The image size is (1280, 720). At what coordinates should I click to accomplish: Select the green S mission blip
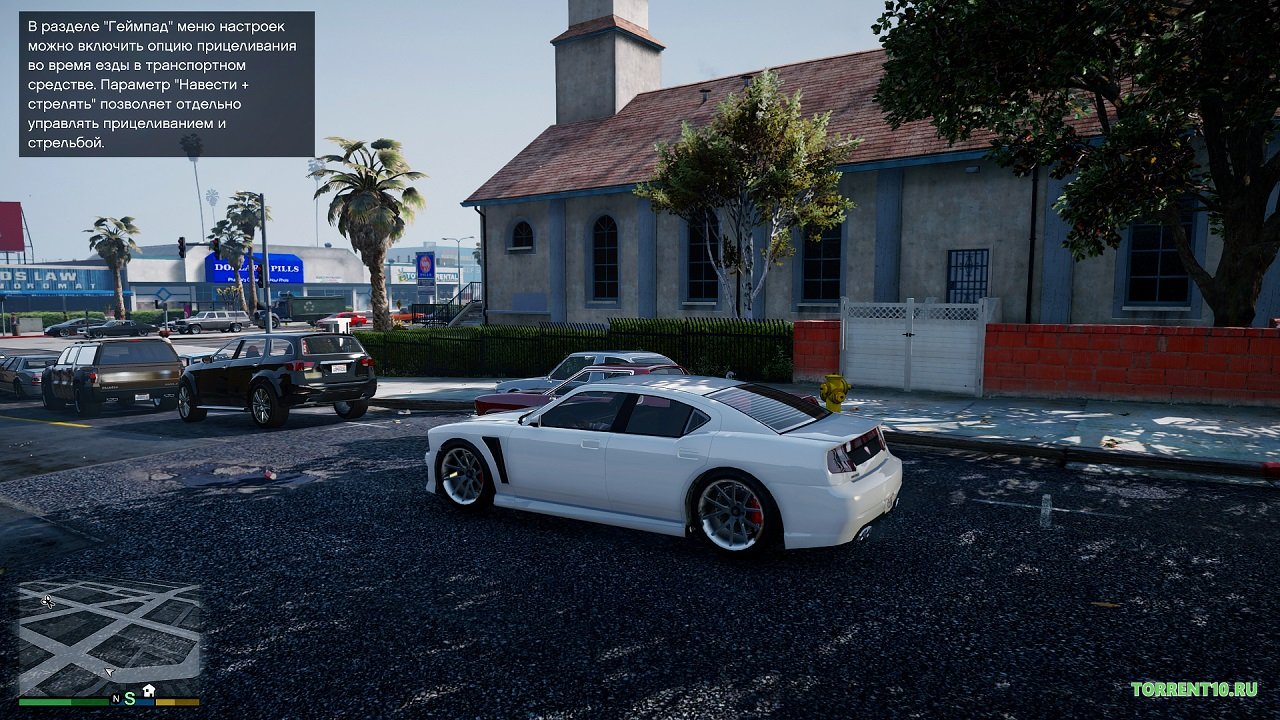(130, 697)
